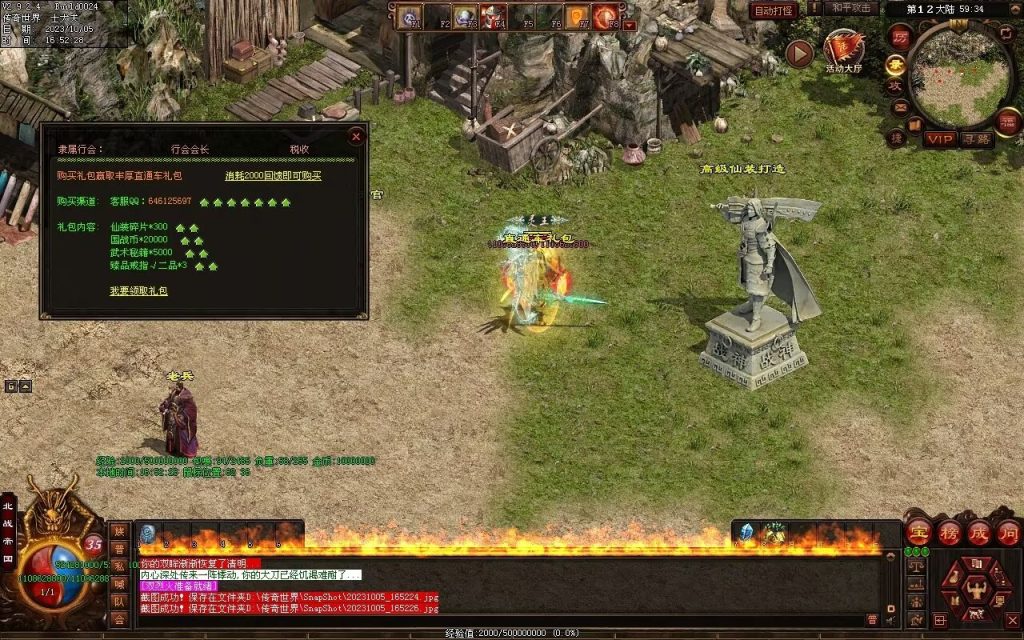Close the gift pack dialog
The width and height of the screenshot is (1024, 640).
pos(355,135)
